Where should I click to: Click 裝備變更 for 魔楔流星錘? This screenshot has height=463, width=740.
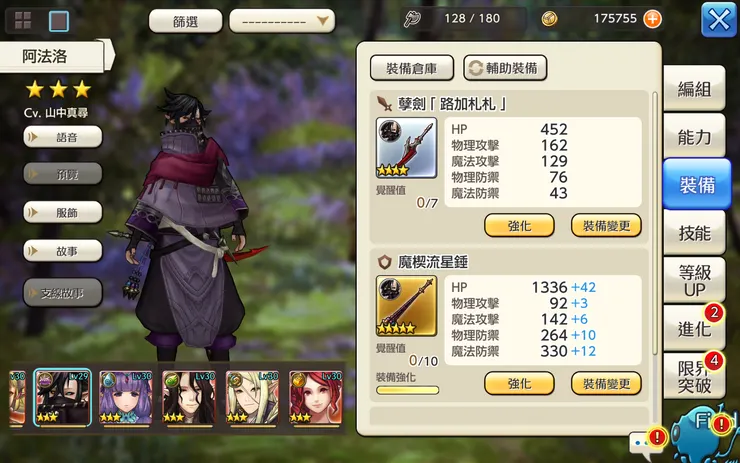click(x=606, y=384)
